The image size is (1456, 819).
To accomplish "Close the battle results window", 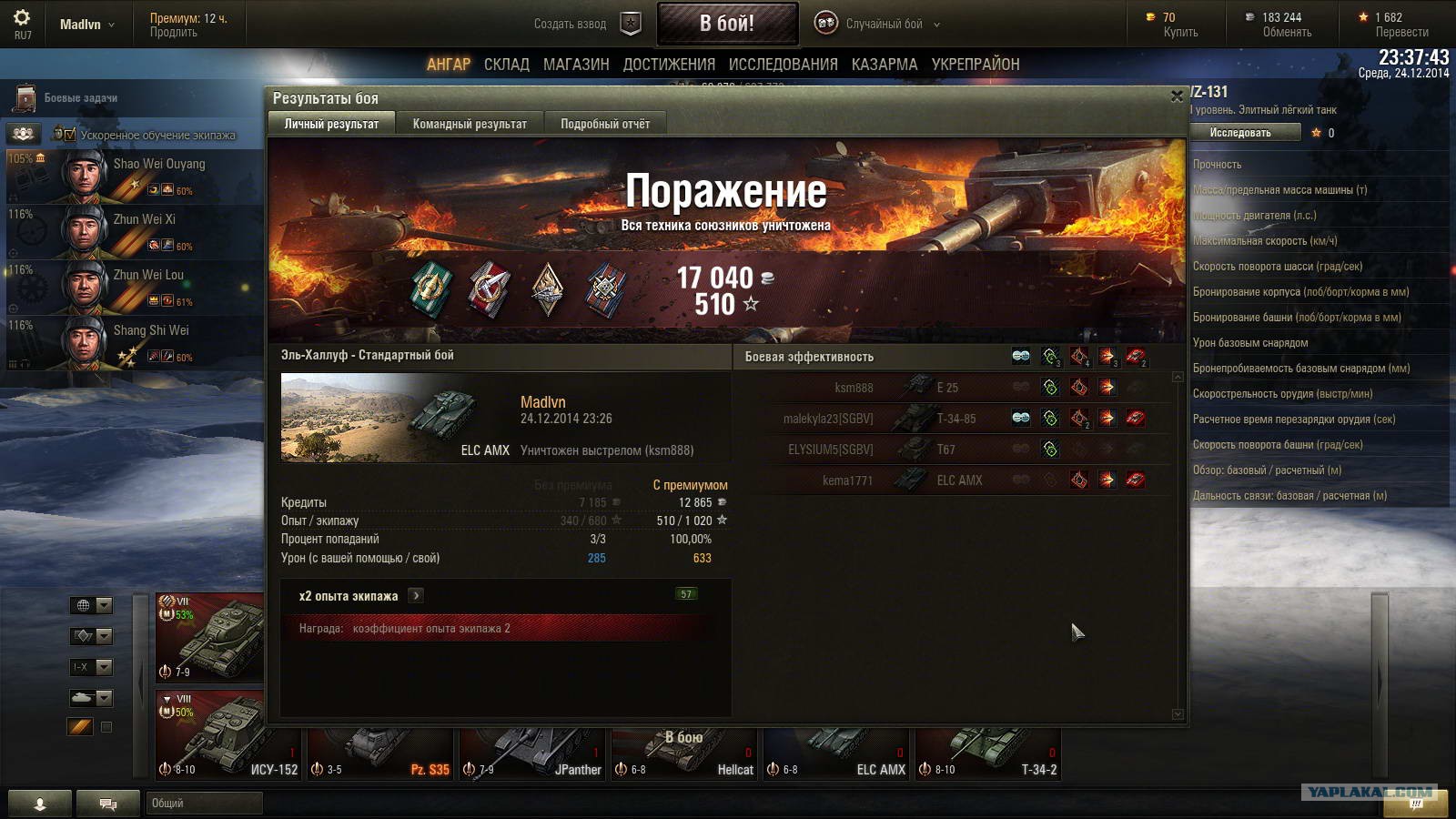I will pos(1176,96).
